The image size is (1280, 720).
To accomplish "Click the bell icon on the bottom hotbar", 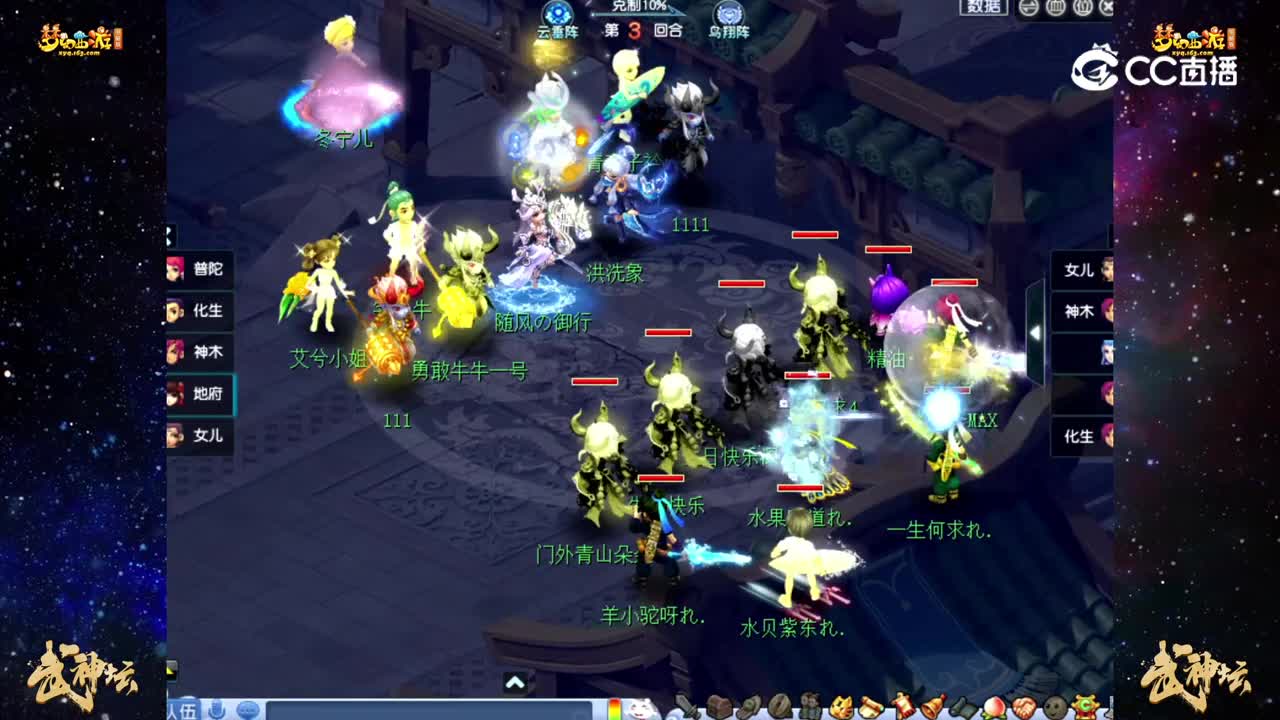I will pos(930,706).
